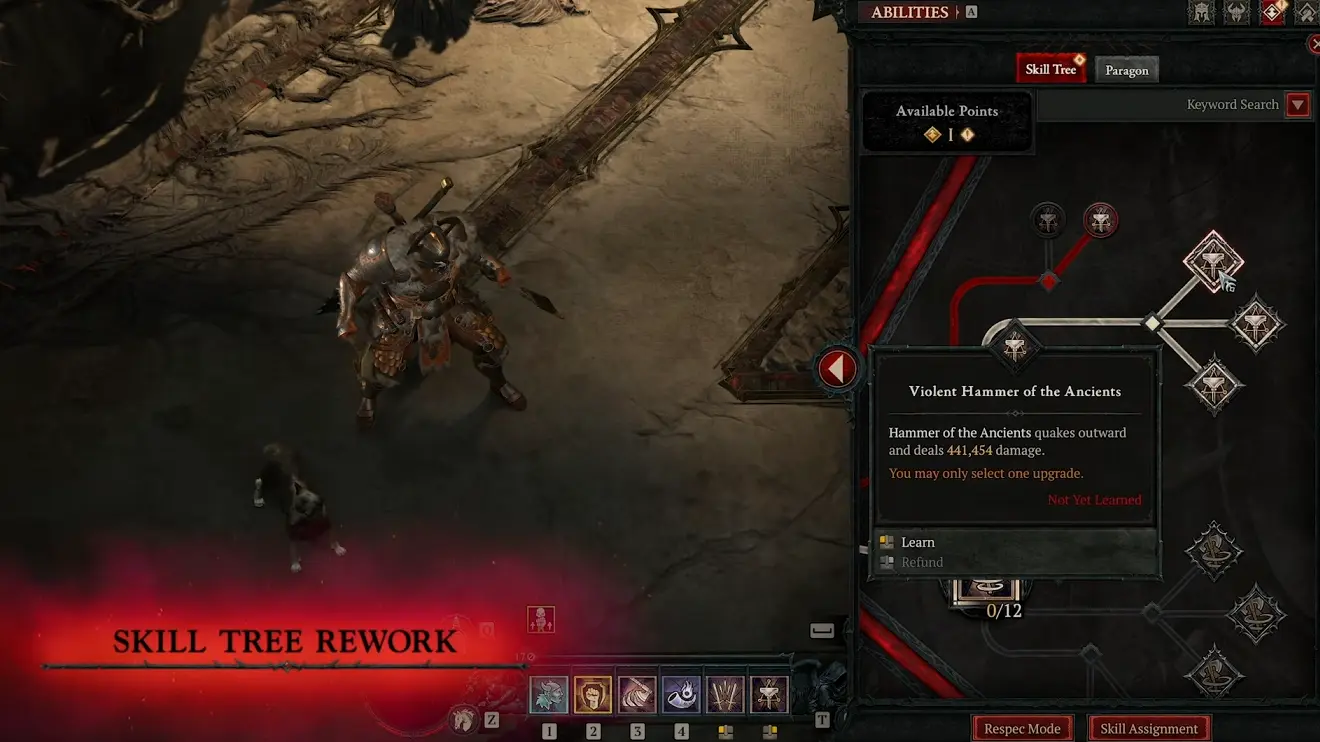This screenshot has width=1320, height=742.
Task: Open the character helmet icon top right
Action: click(1200, 13)
